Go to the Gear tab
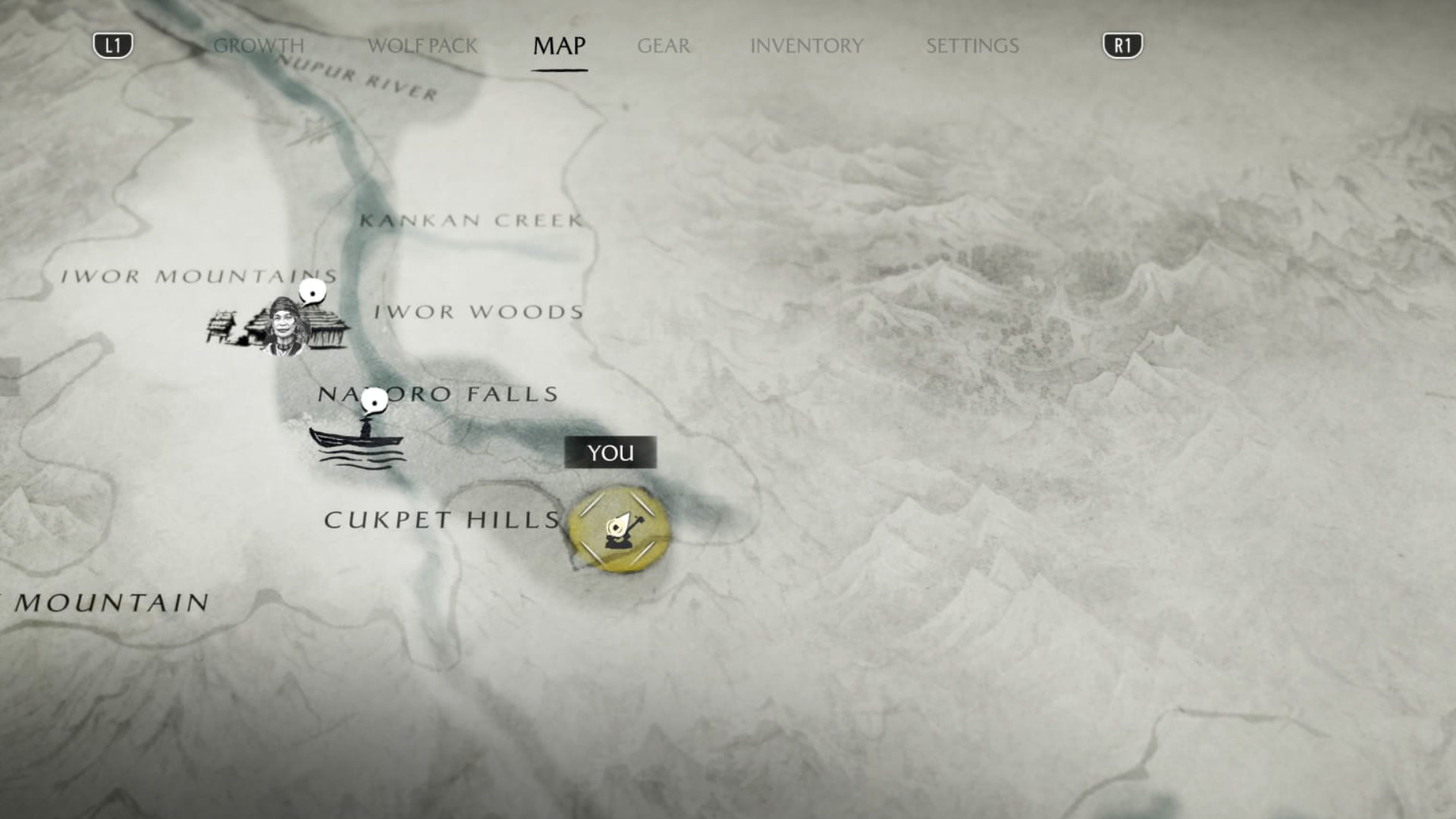Image resolution: width=1456 pixels, height=819 pixels. 664,46
